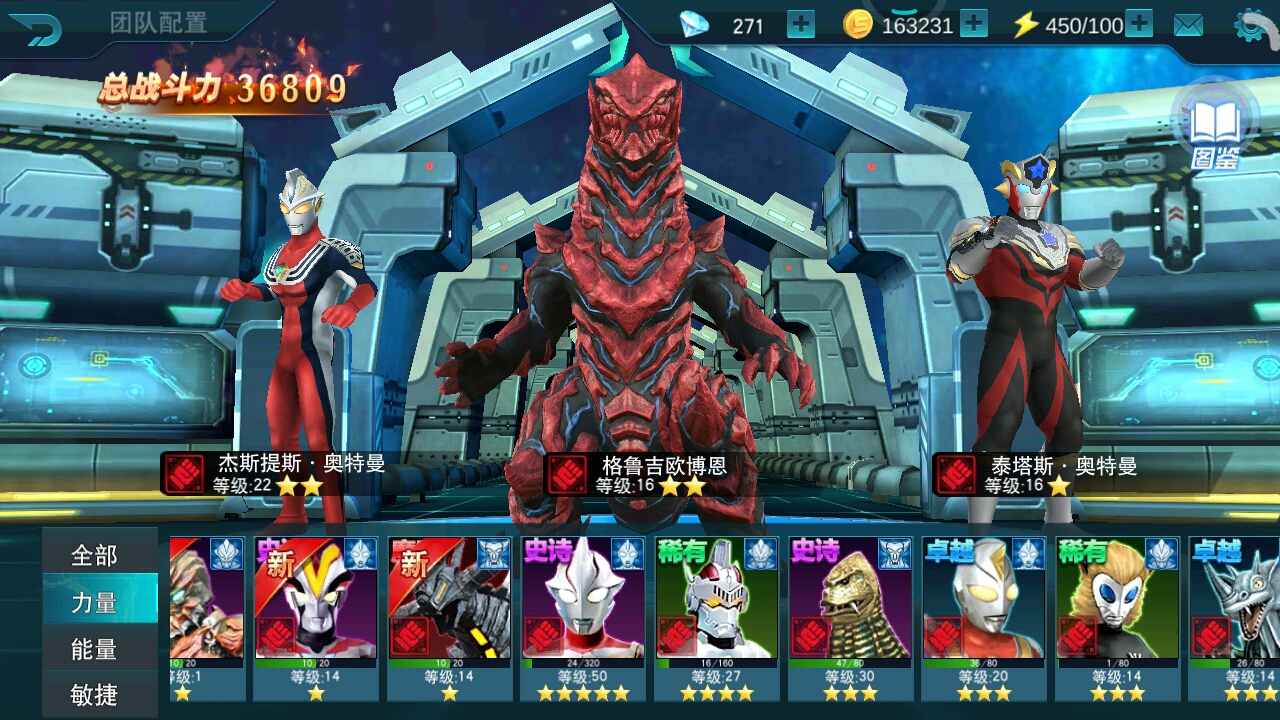Pick the level 20 卓越 Ultraman card
The height and width of the screenshot is (720, 1280).
click(983, 615)
